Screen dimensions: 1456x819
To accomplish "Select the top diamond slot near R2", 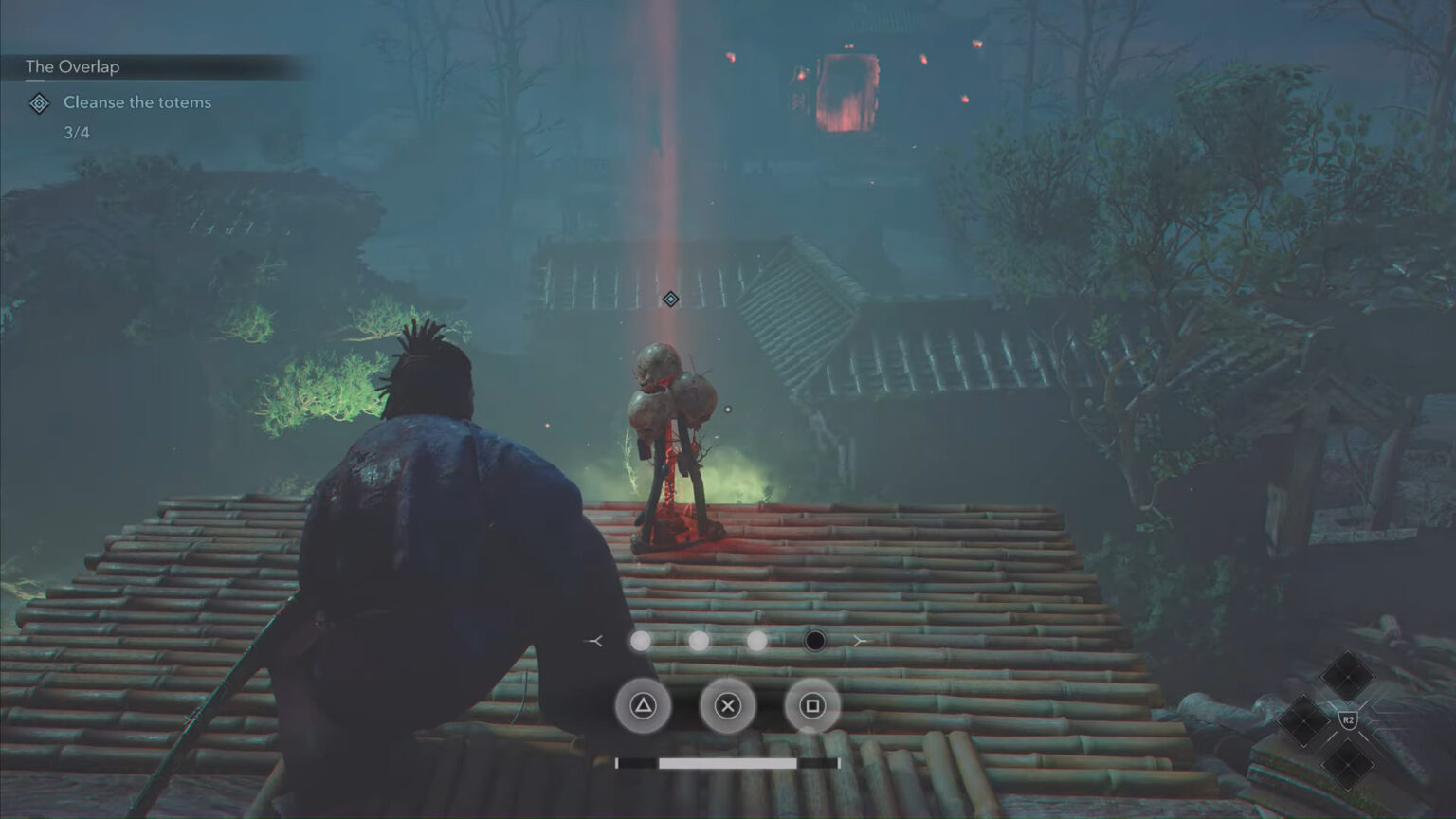I will (x=1348, y=676).
